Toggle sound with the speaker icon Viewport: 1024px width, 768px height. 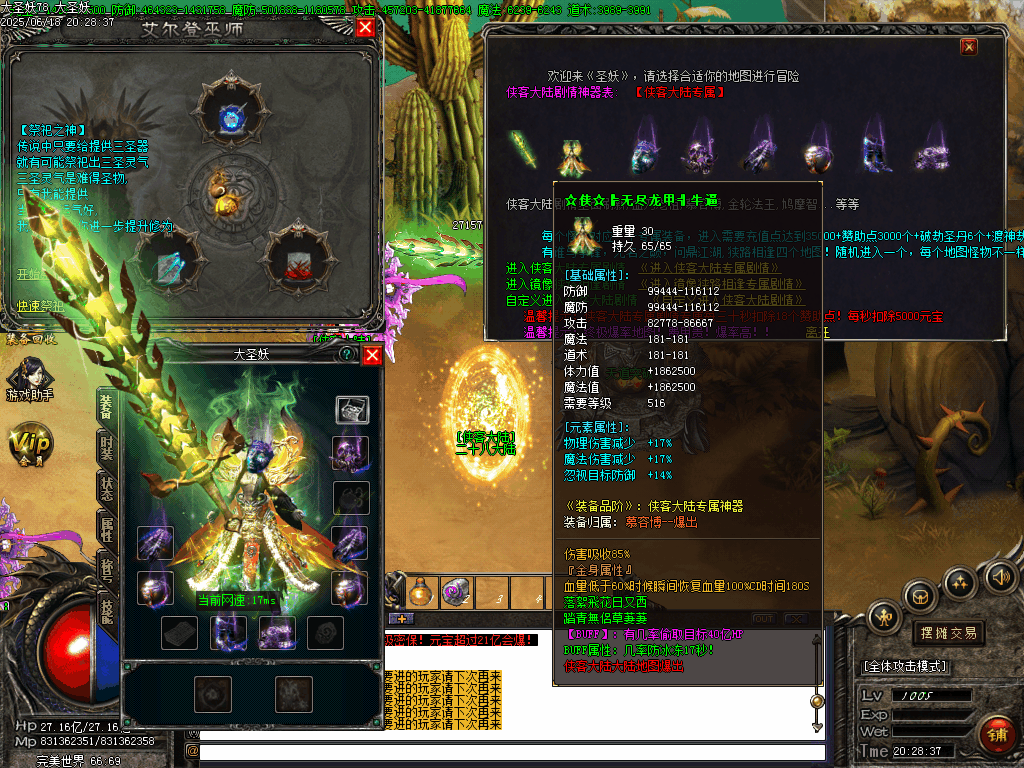coord(999,576)
